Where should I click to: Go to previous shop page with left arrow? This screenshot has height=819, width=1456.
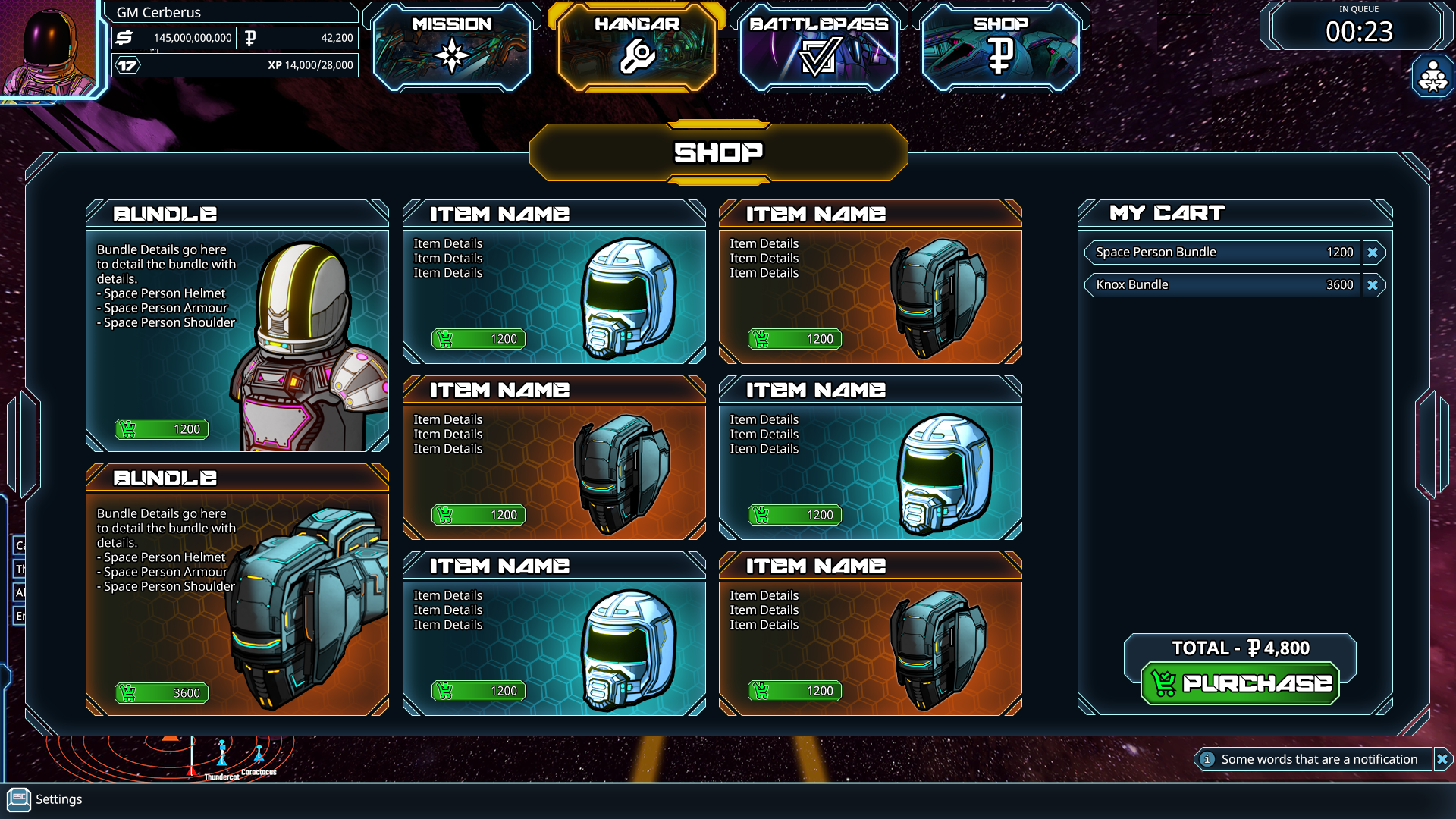[x=24, y=444]
